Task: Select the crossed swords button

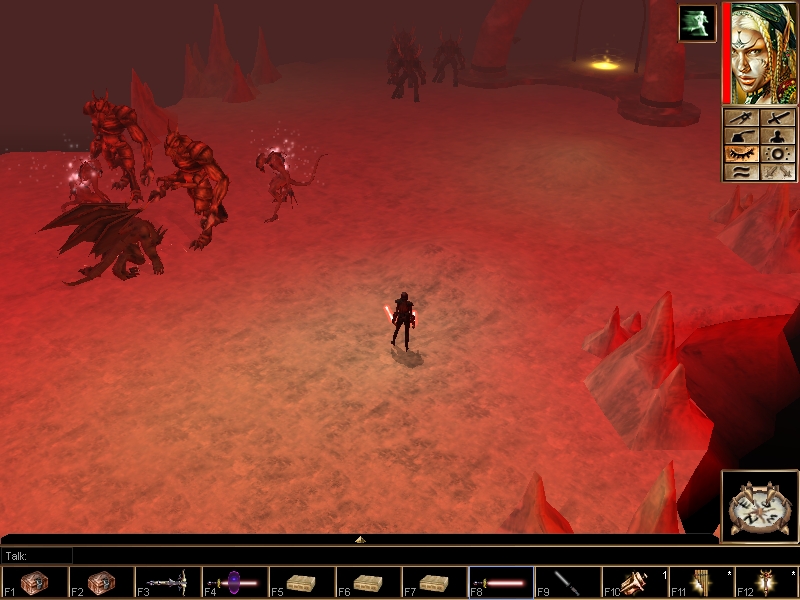Action: 778,172
